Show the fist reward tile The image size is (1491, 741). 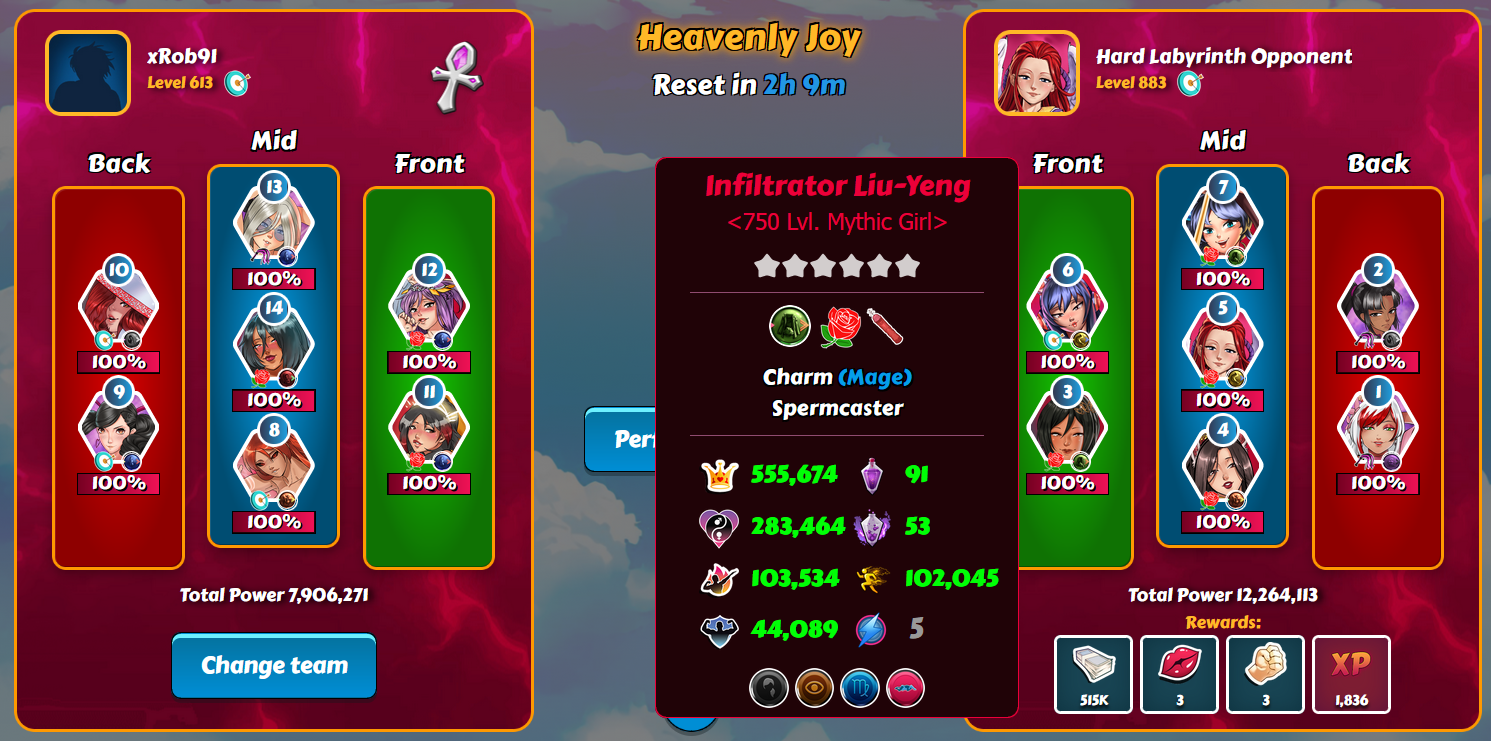point(1266,674)
